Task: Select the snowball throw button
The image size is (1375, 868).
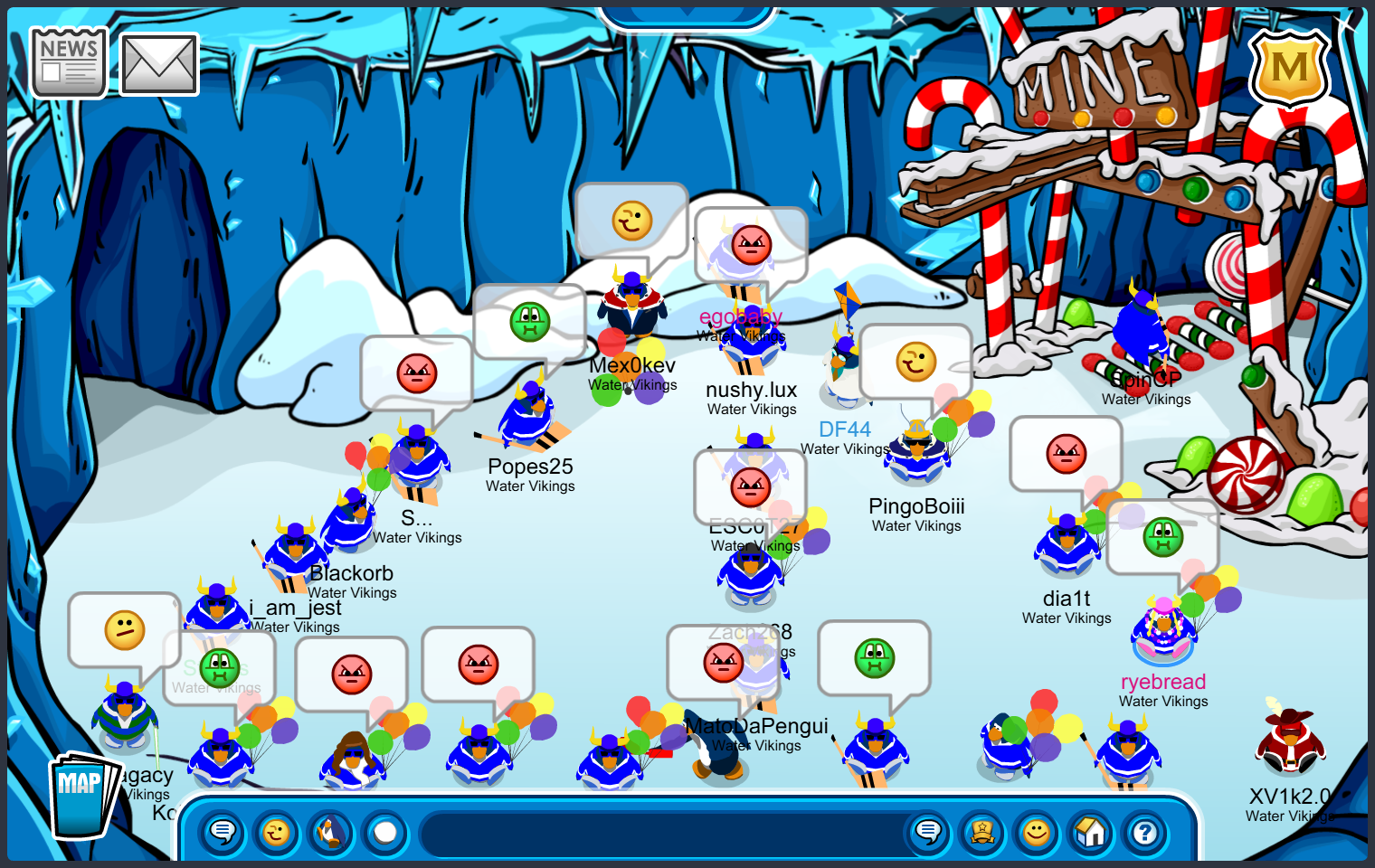Action: 385,832
